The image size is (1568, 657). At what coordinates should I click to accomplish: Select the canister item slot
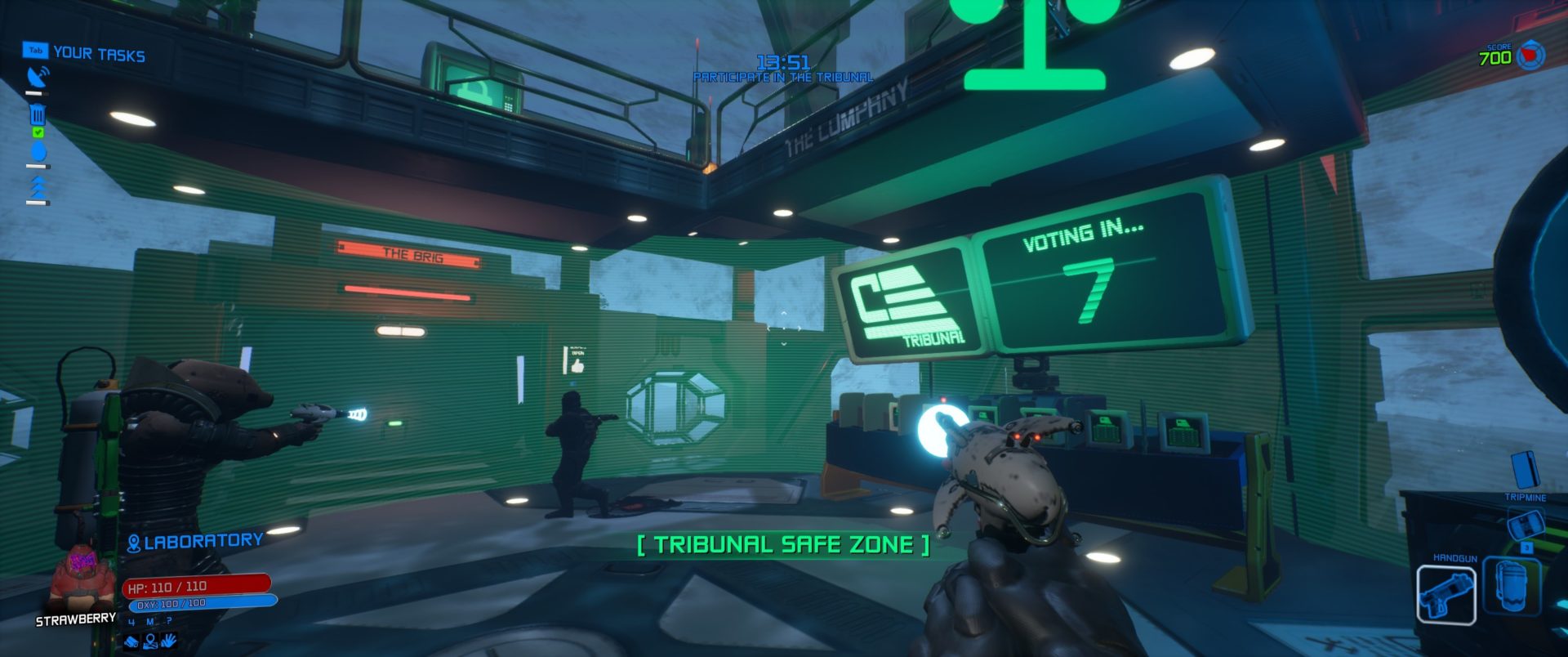(x=1511, y=586)
